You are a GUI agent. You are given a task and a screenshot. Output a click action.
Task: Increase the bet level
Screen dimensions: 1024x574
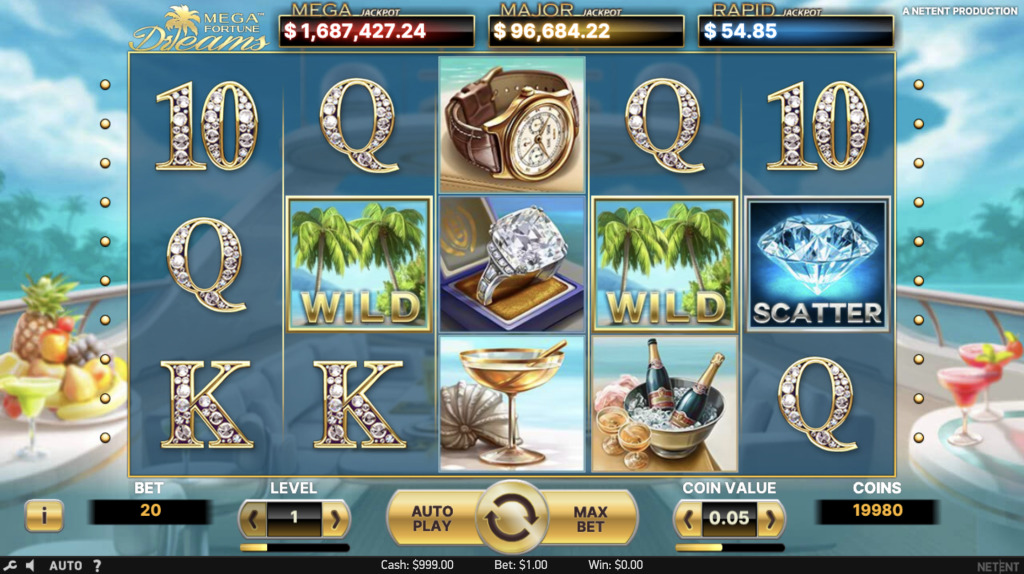coord(335,519)
